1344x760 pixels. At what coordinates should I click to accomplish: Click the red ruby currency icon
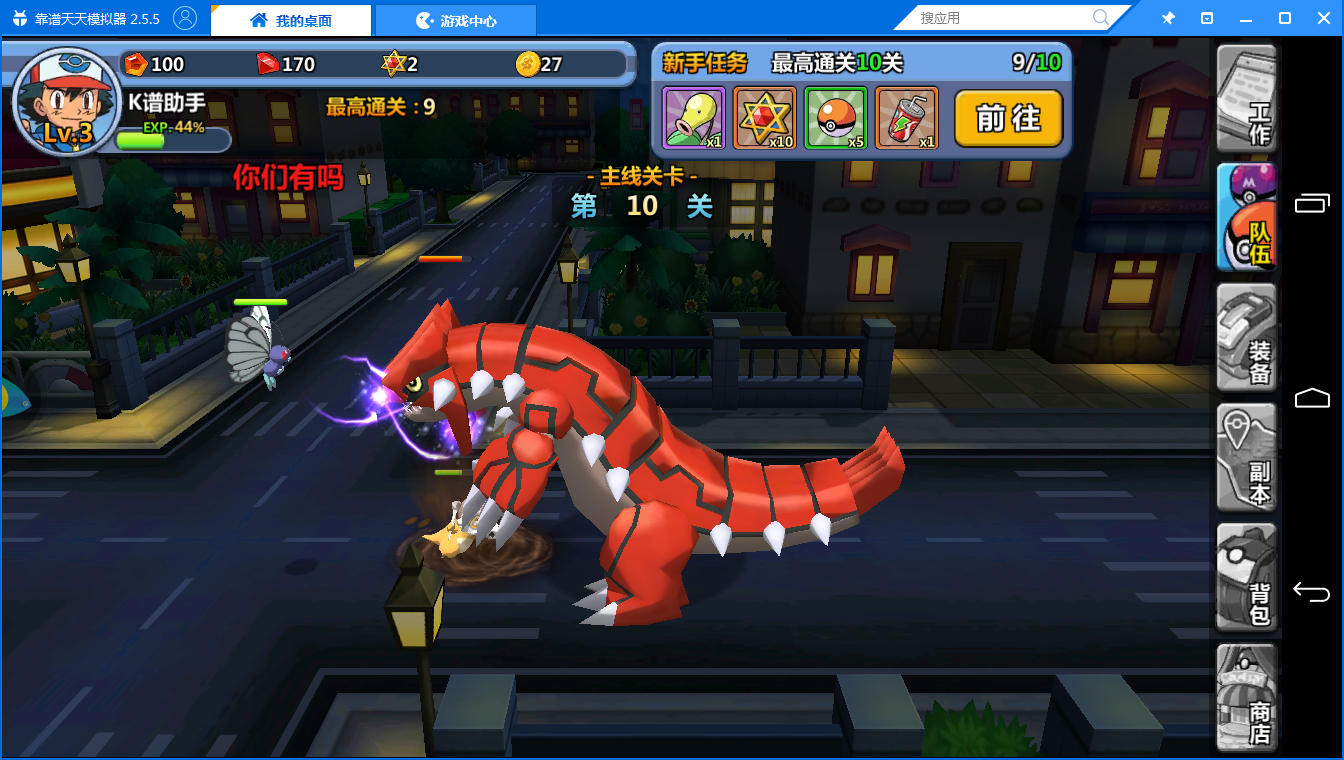[x=268, y=64]
